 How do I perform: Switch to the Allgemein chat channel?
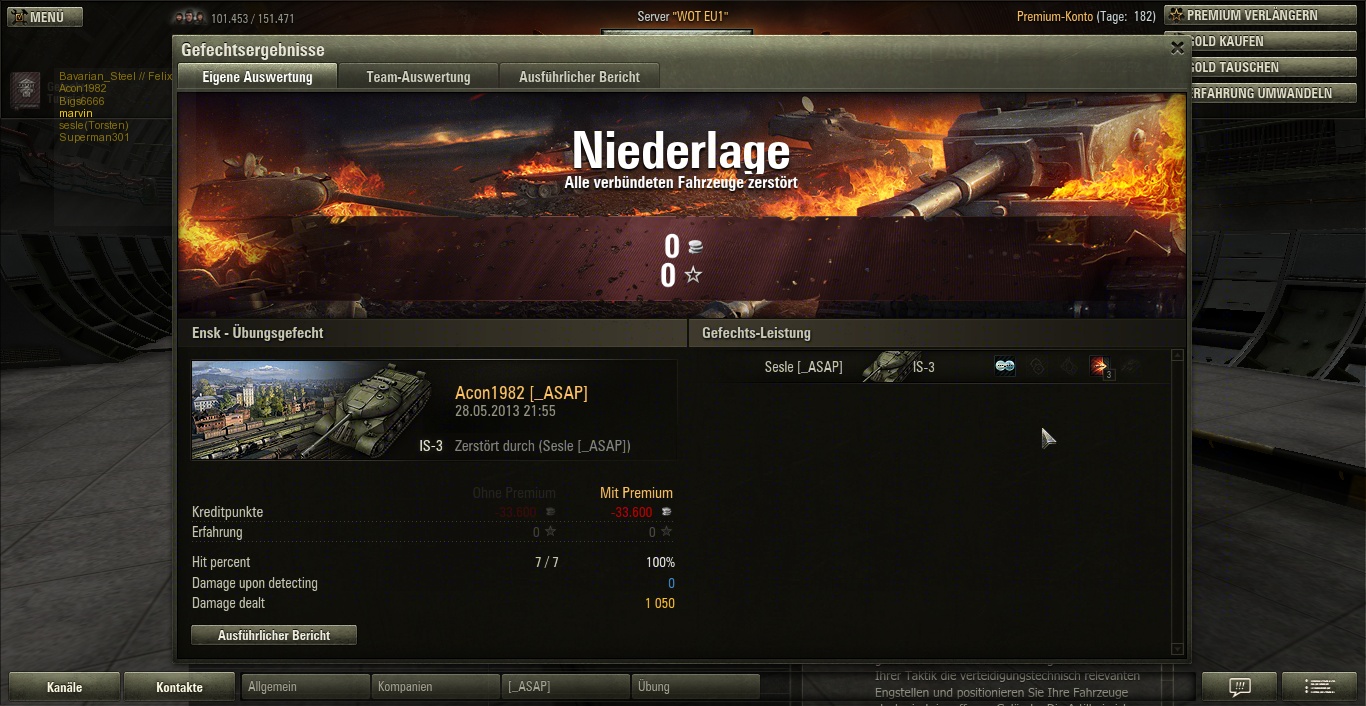click(x=305, y=687)
